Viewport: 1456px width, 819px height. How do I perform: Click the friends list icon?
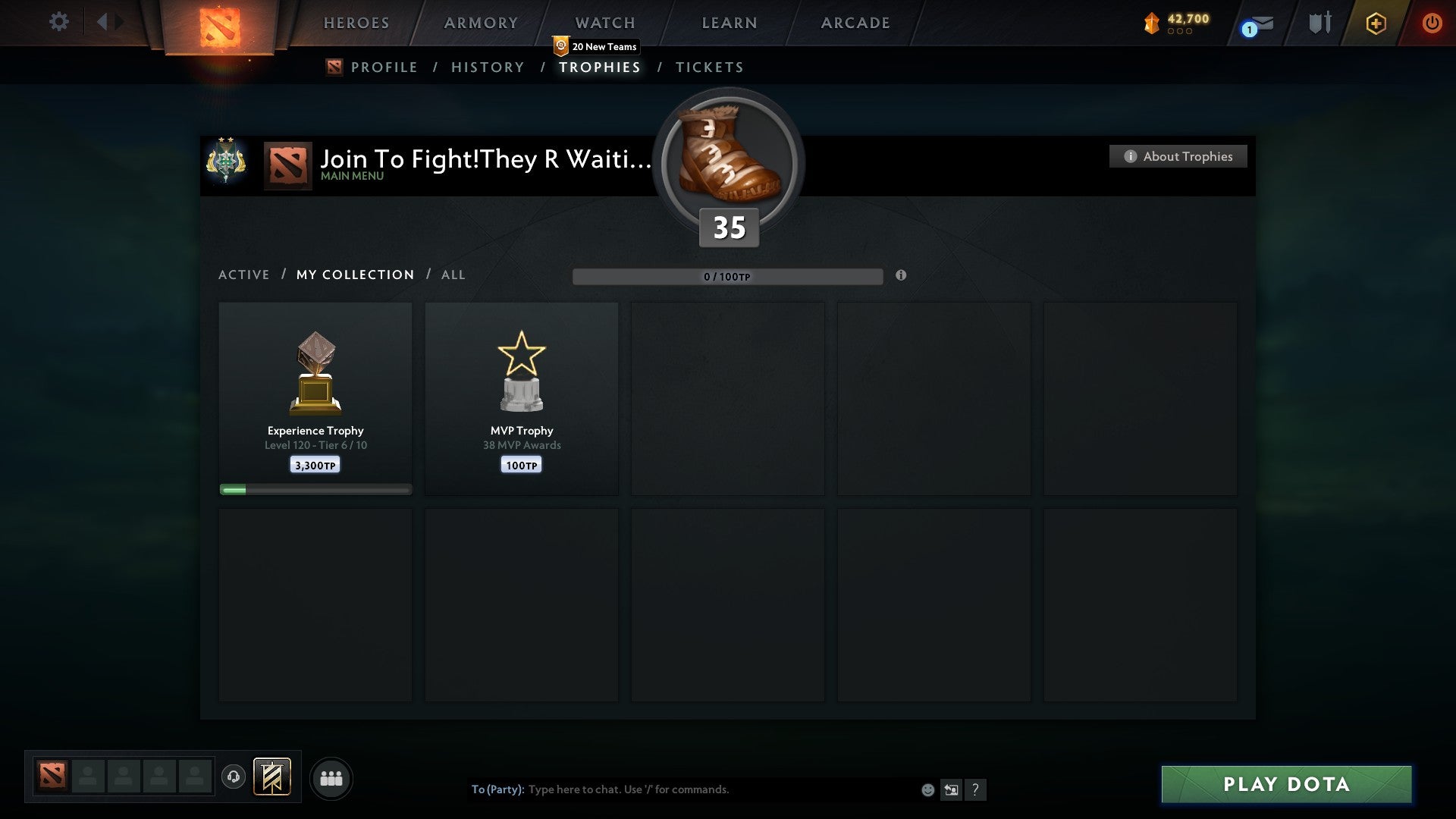331,778
